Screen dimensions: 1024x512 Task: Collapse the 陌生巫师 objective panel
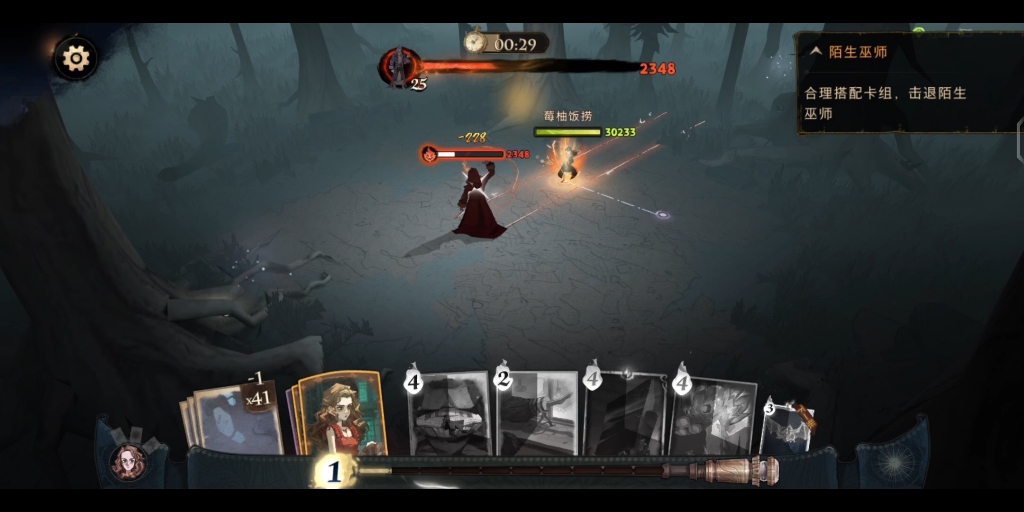(815, 51)
